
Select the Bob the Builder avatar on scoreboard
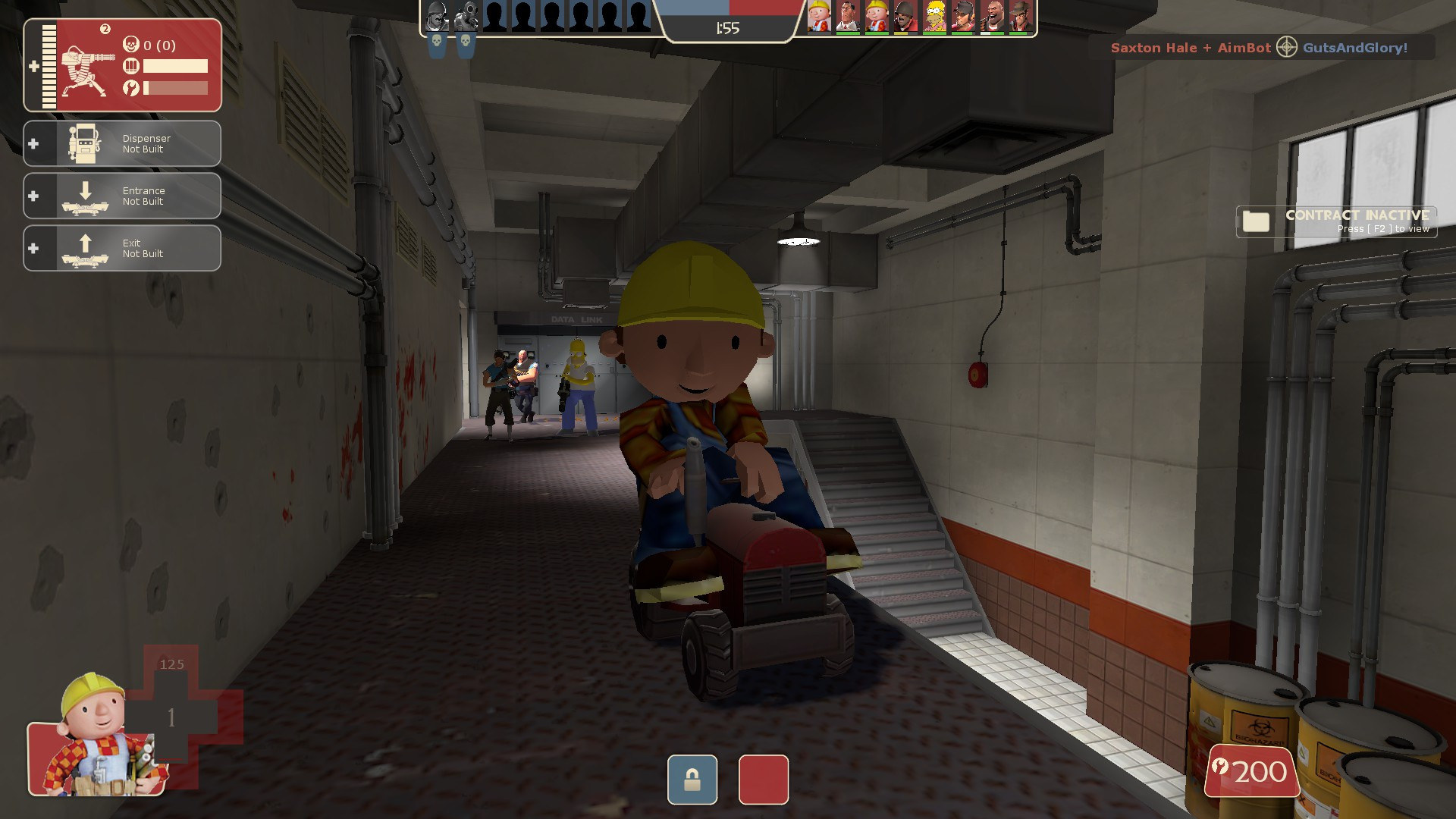click(x=817, y=15)
